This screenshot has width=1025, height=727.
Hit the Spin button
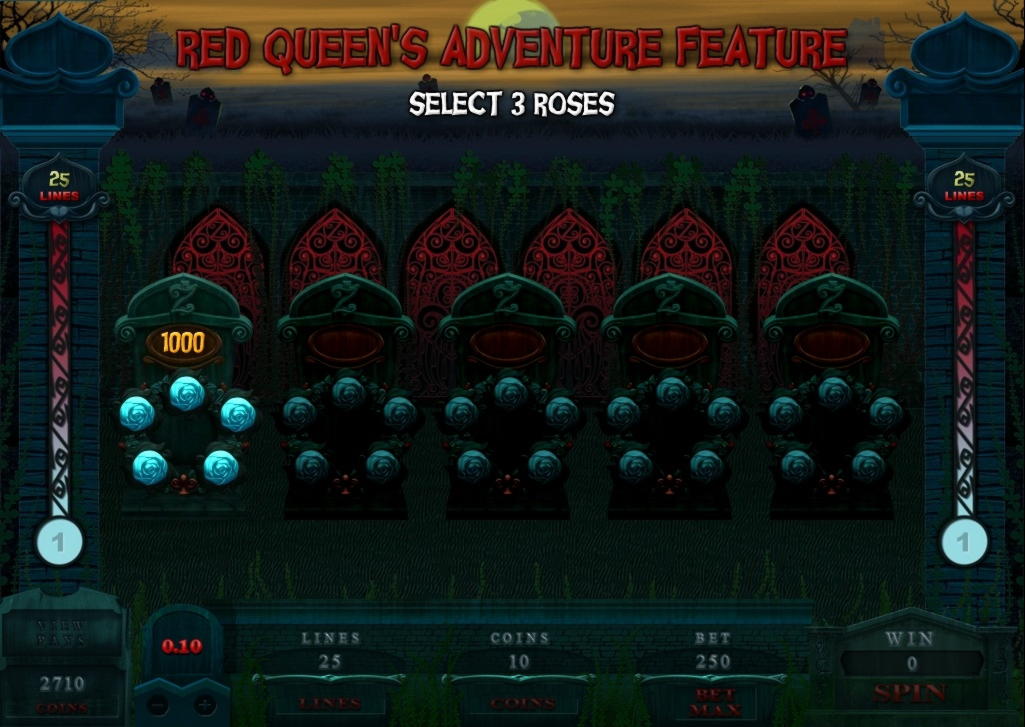pyautogui.click(x=910, y=692)
